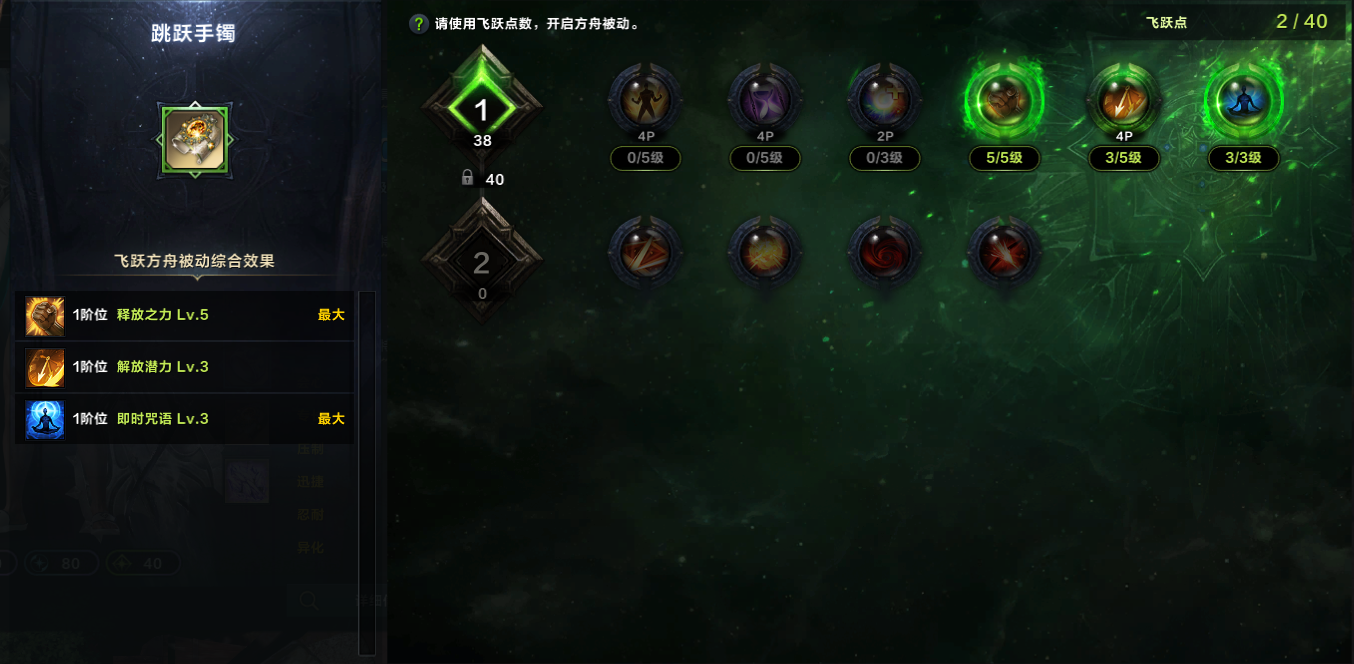The width and height of the screenshot is (1354, 664).
Task: Select the 释放之力 Lv.5 effect row
Action: pyautogui.click(x=185, y=315)
